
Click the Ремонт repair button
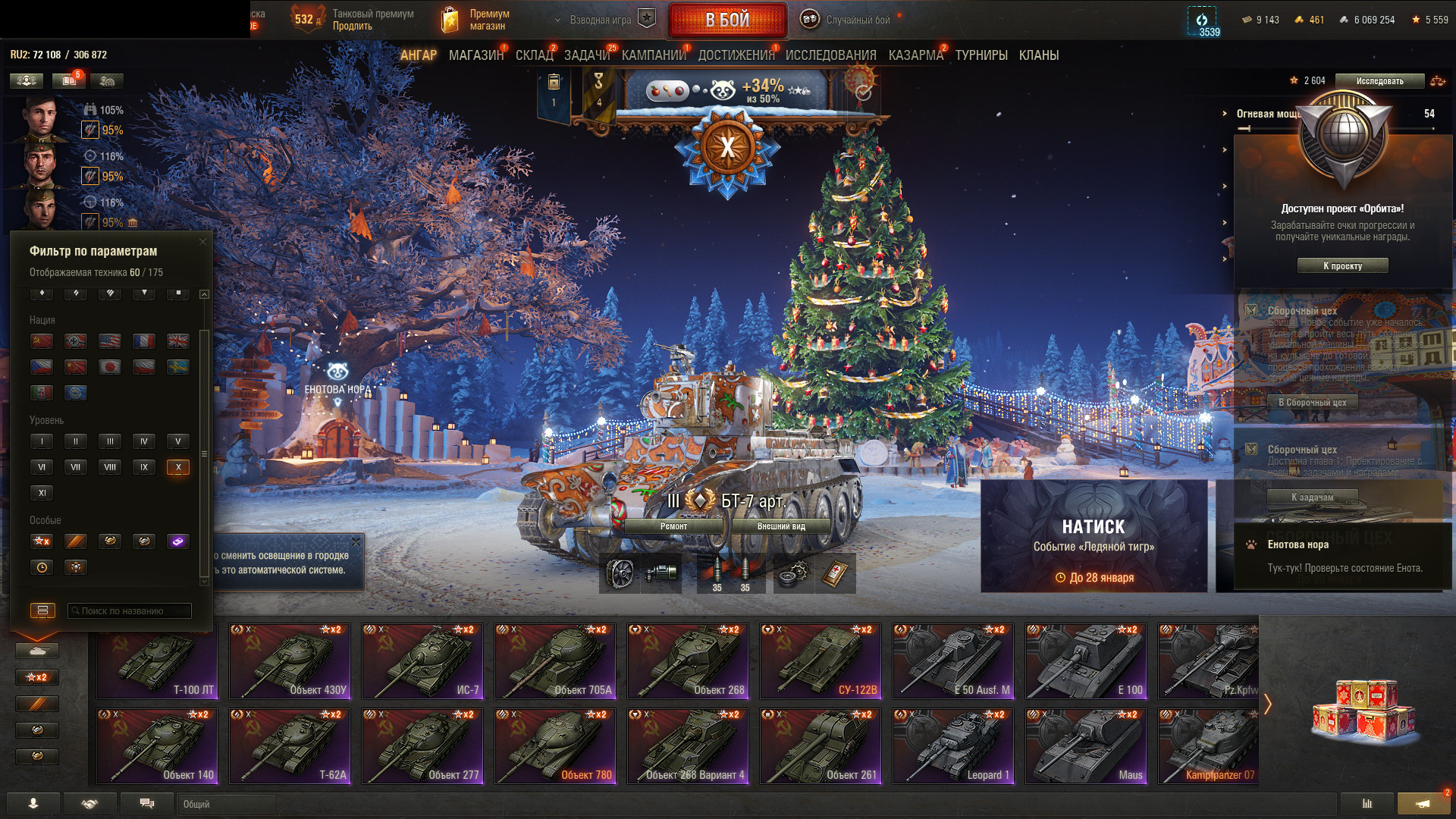[673, 526]
